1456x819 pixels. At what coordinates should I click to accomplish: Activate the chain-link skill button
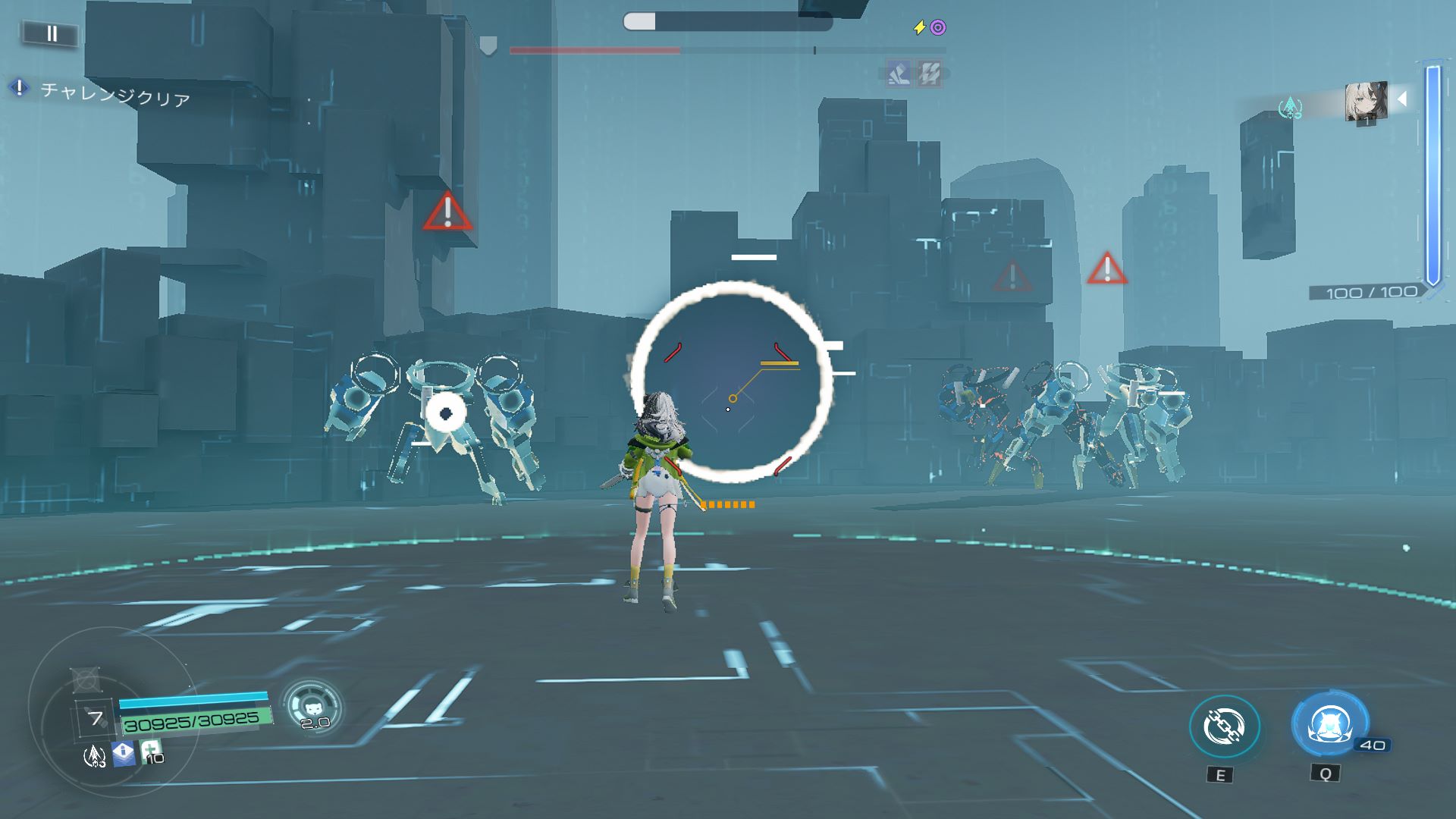tap(1224, 726)
